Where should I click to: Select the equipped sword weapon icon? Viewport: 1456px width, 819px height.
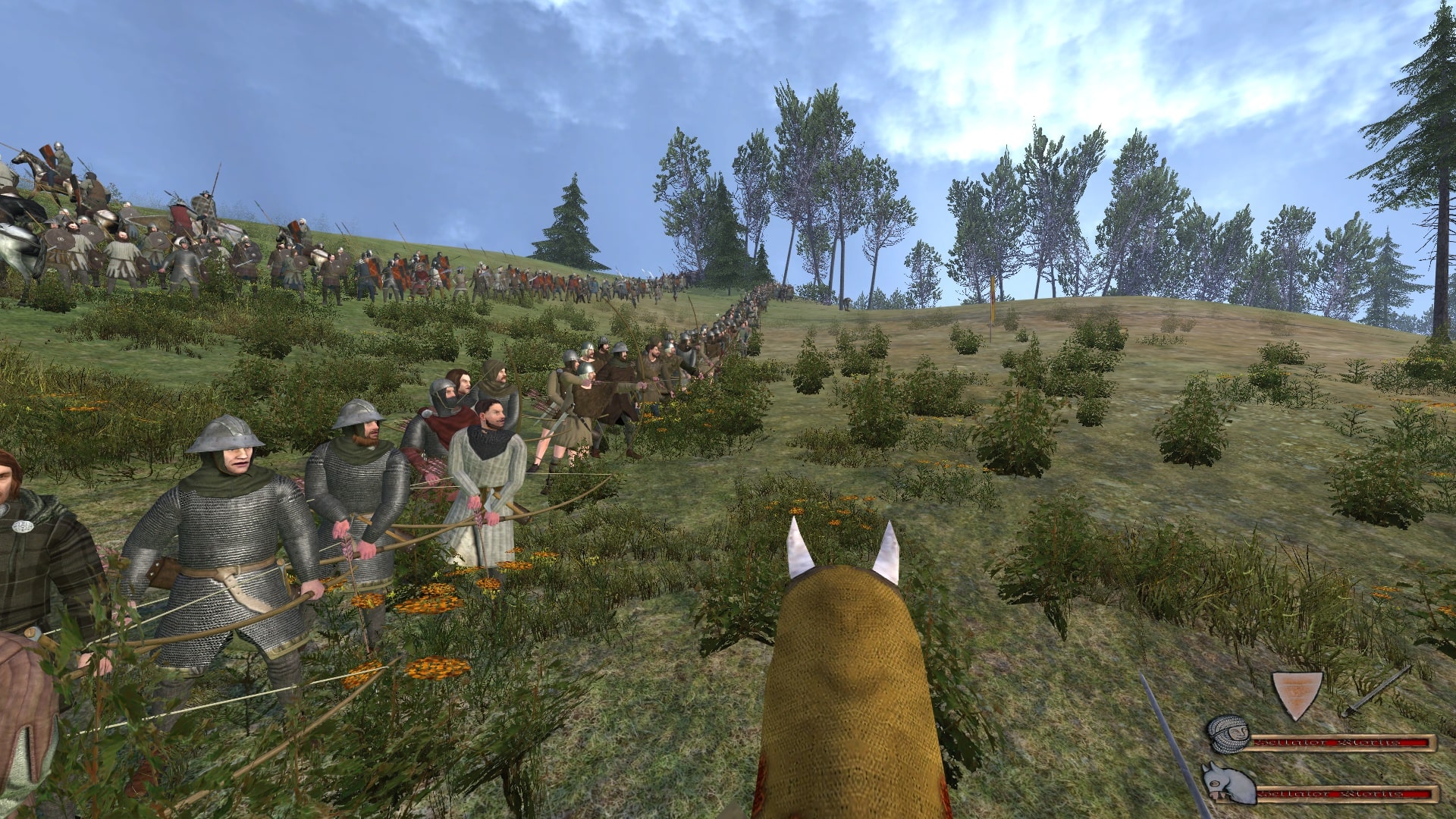(x=1374, y=692)
